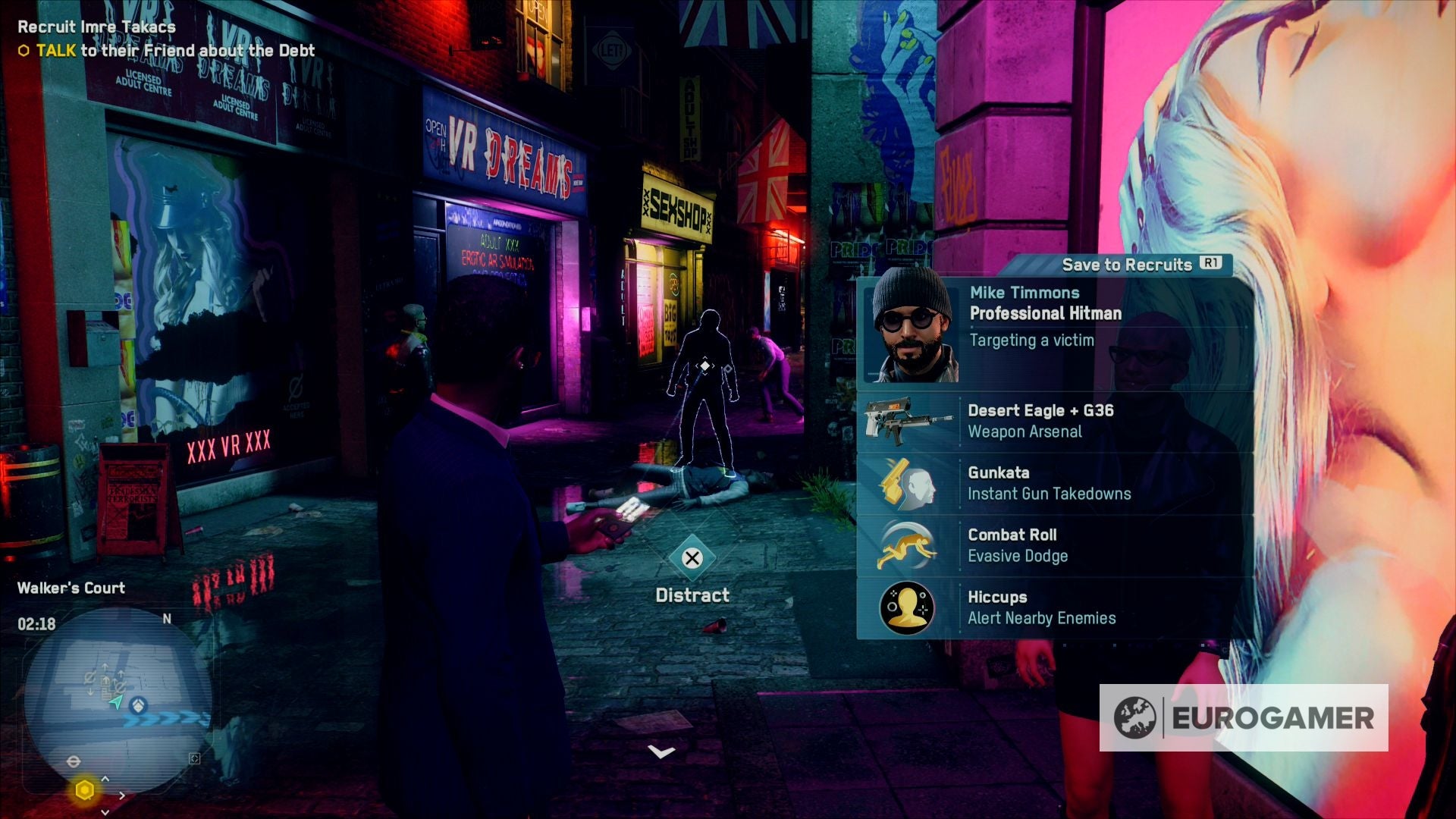Viewport: 1456px width, 819px height.
Task: Activate the Distract hack option
Action: 692,559
